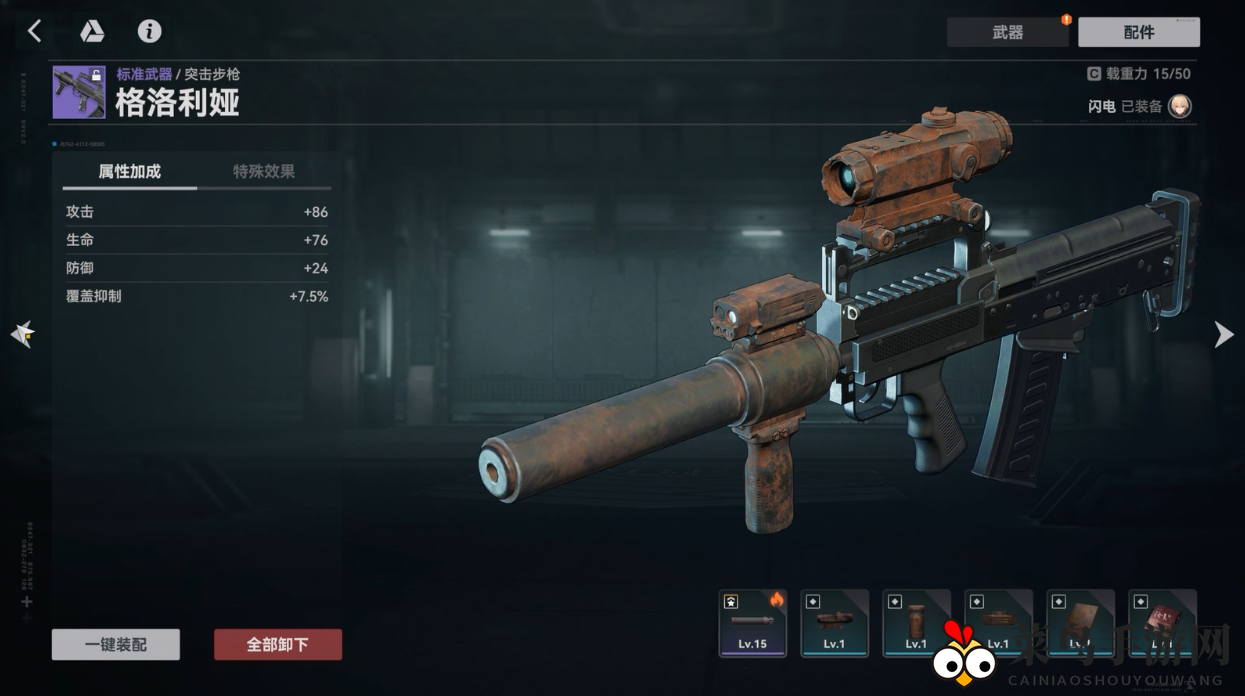The height and width of the screenshot is (696, 1245).
Task: Select the 配件 tab
Action: pyautogui.click(x=1138, y=32)
